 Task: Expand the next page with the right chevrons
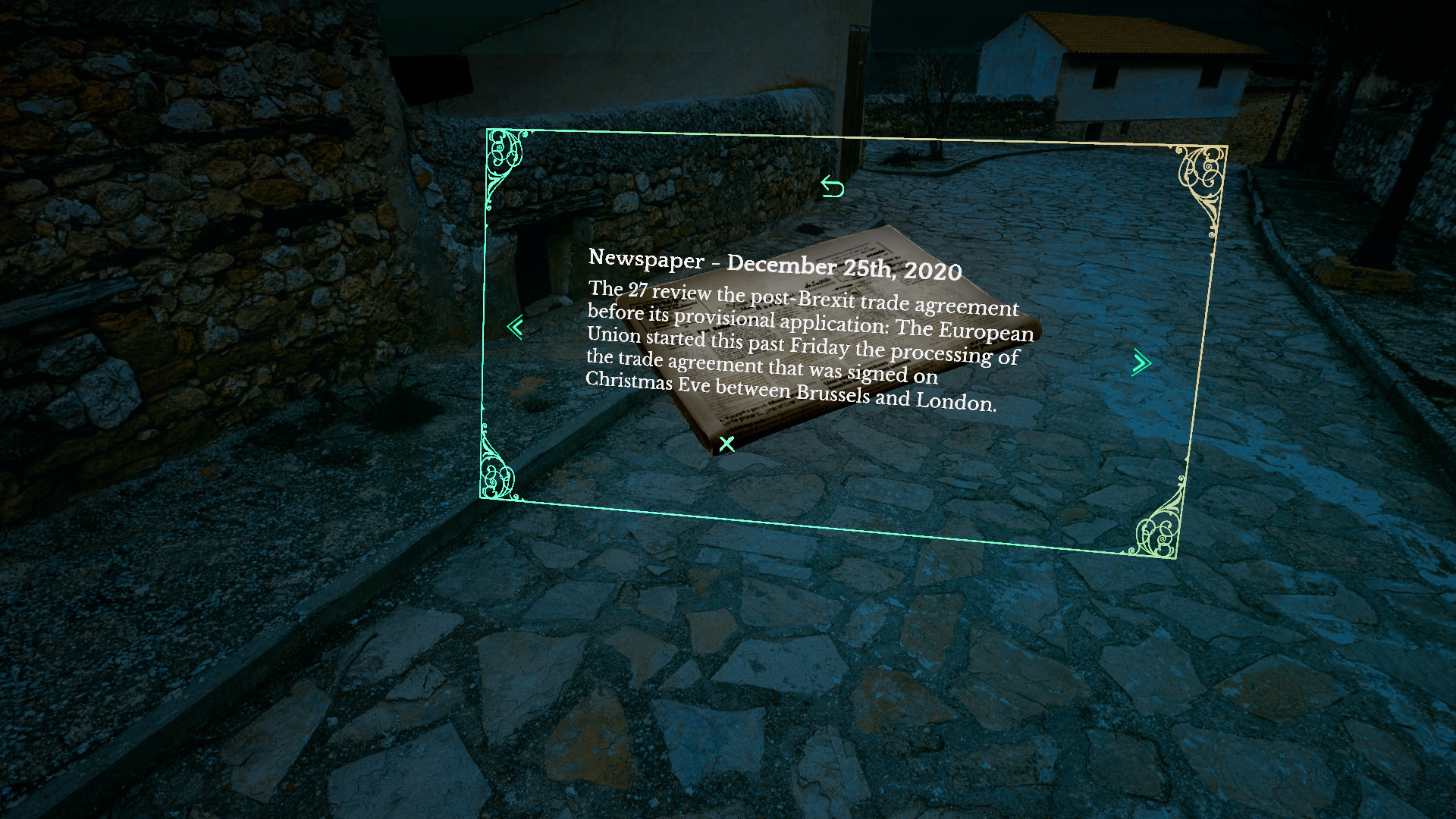point(1141,363)
